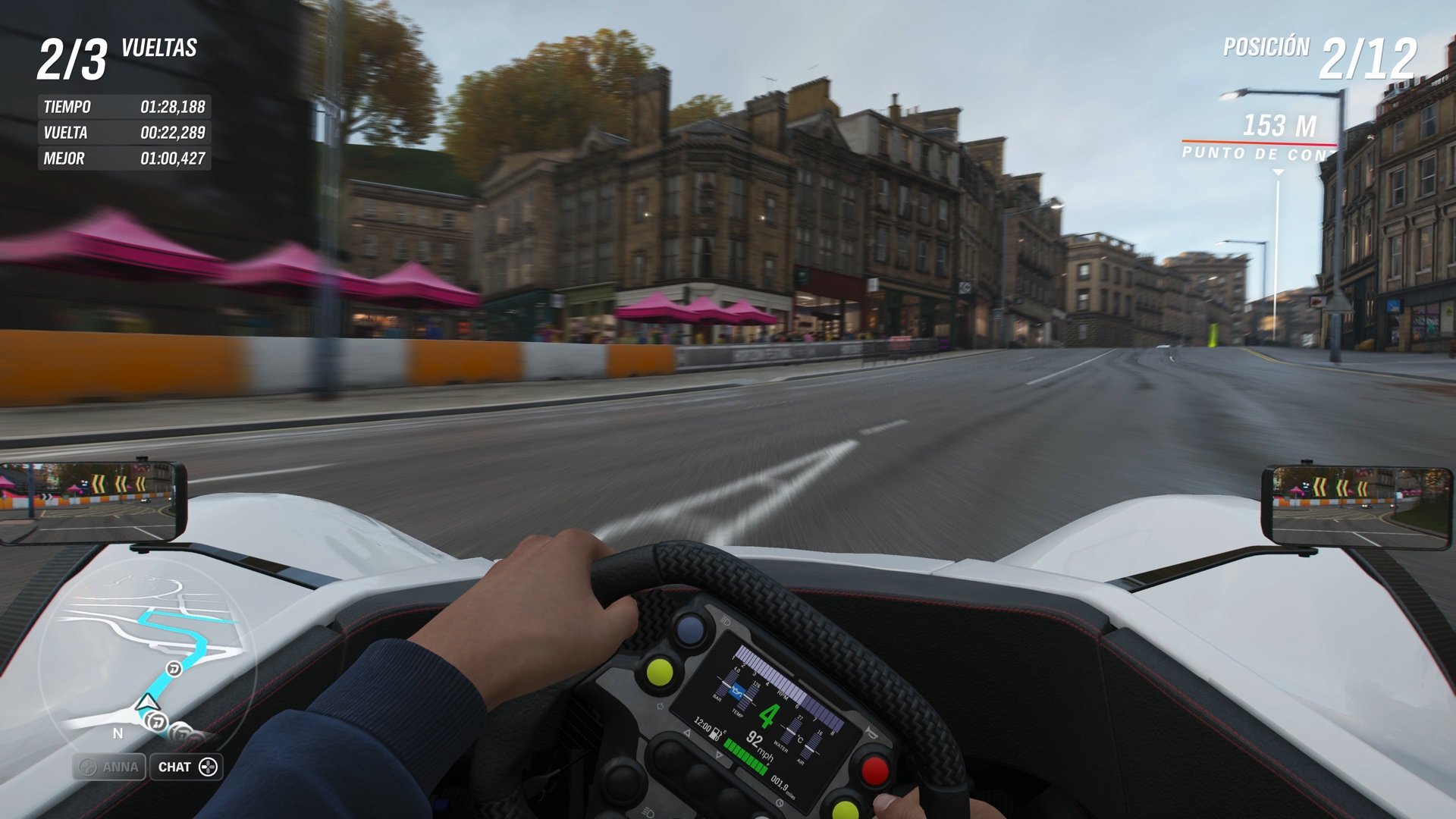The height and width of the screenshot is (819, 1456).
Task: Activate the ANNA assistant button
Action: [109, 767]
